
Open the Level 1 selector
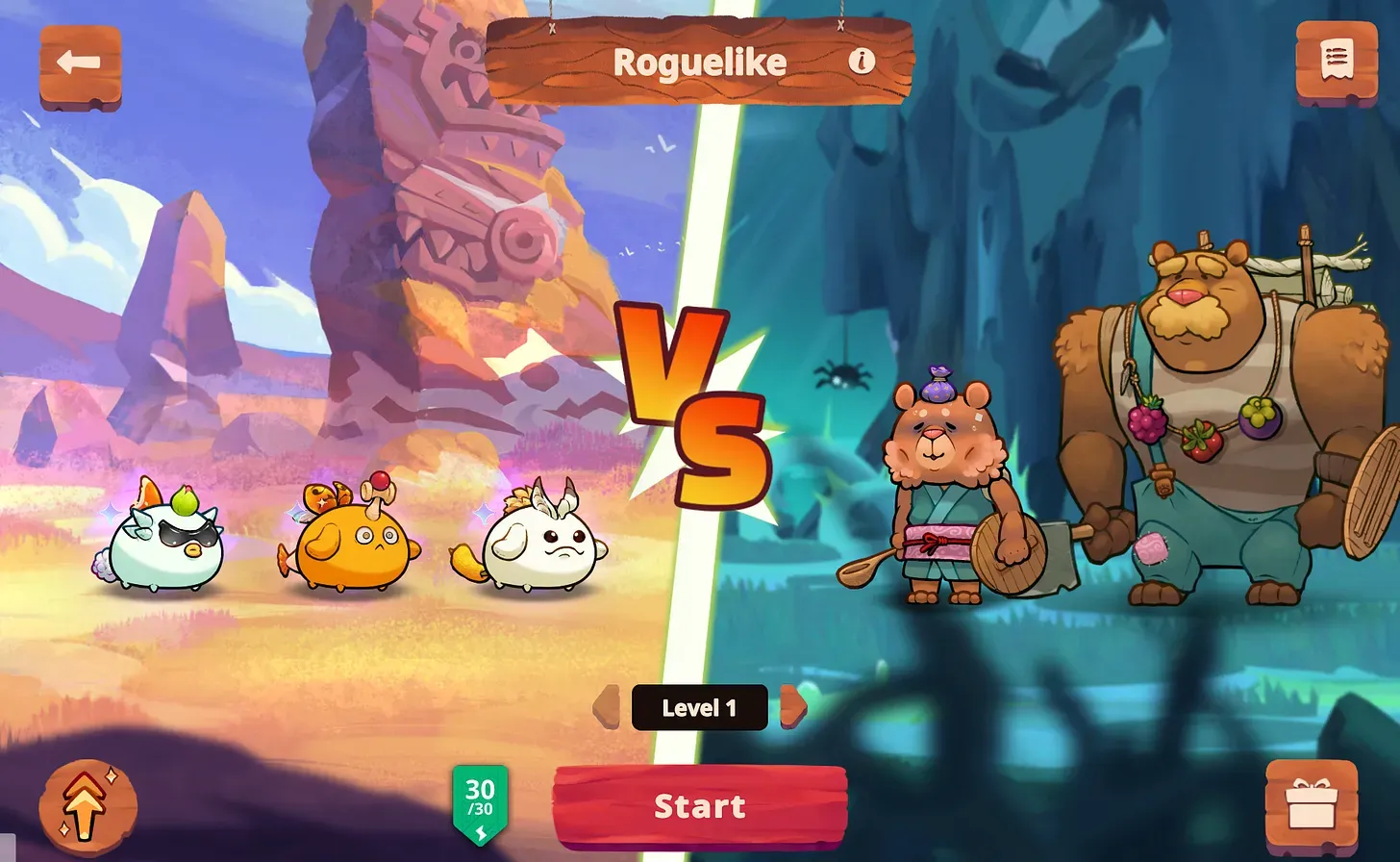click(699, 708)
